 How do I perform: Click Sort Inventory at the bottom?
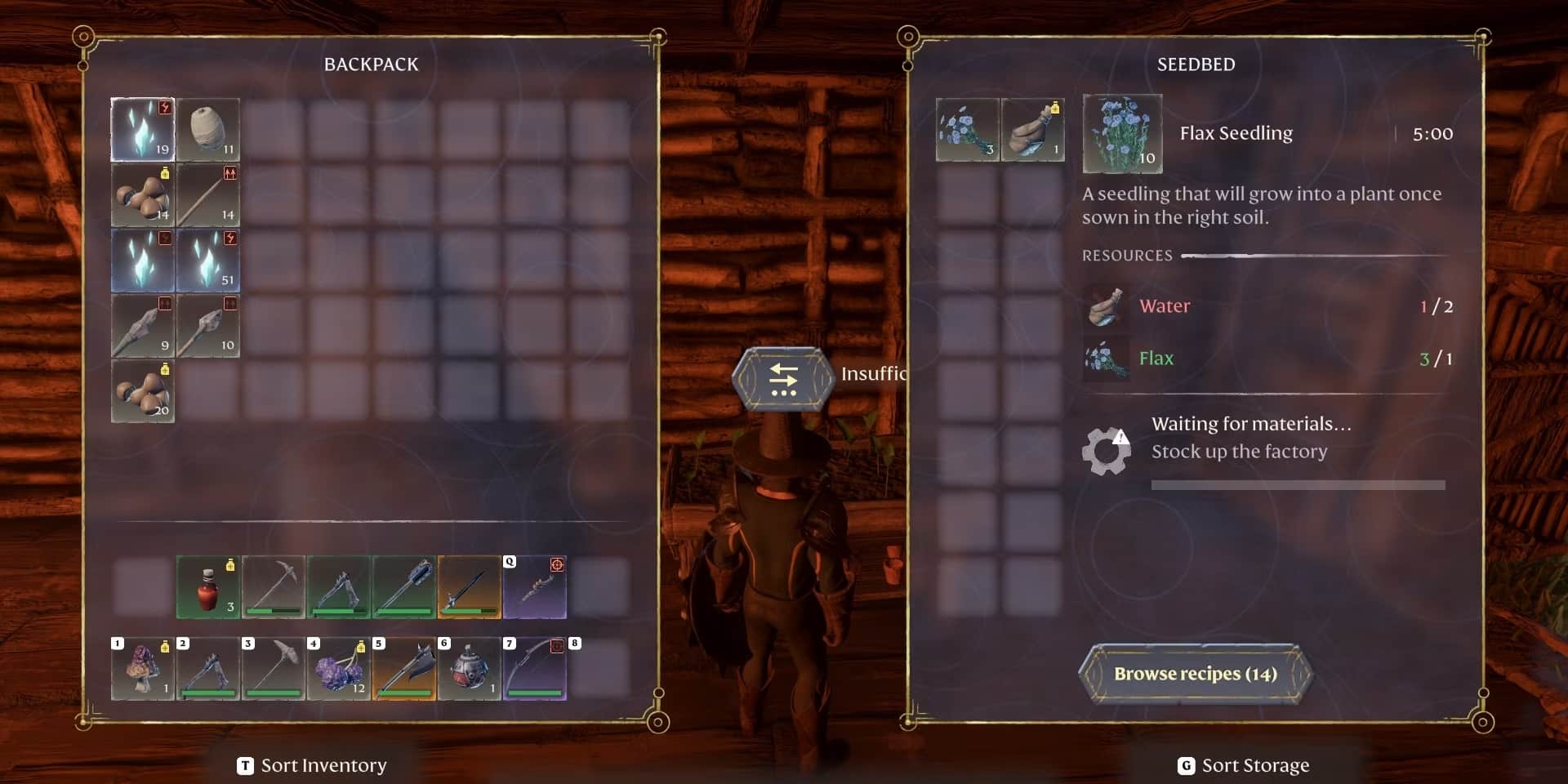[x=322, y=765]
